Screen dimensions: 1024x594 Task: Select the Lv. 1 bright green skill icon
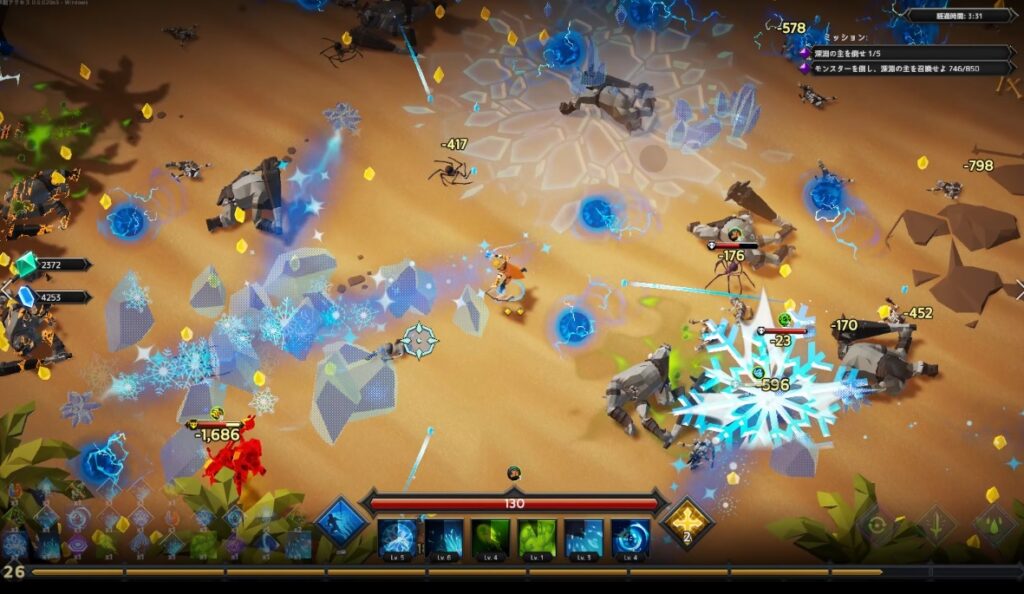(537, 538)
